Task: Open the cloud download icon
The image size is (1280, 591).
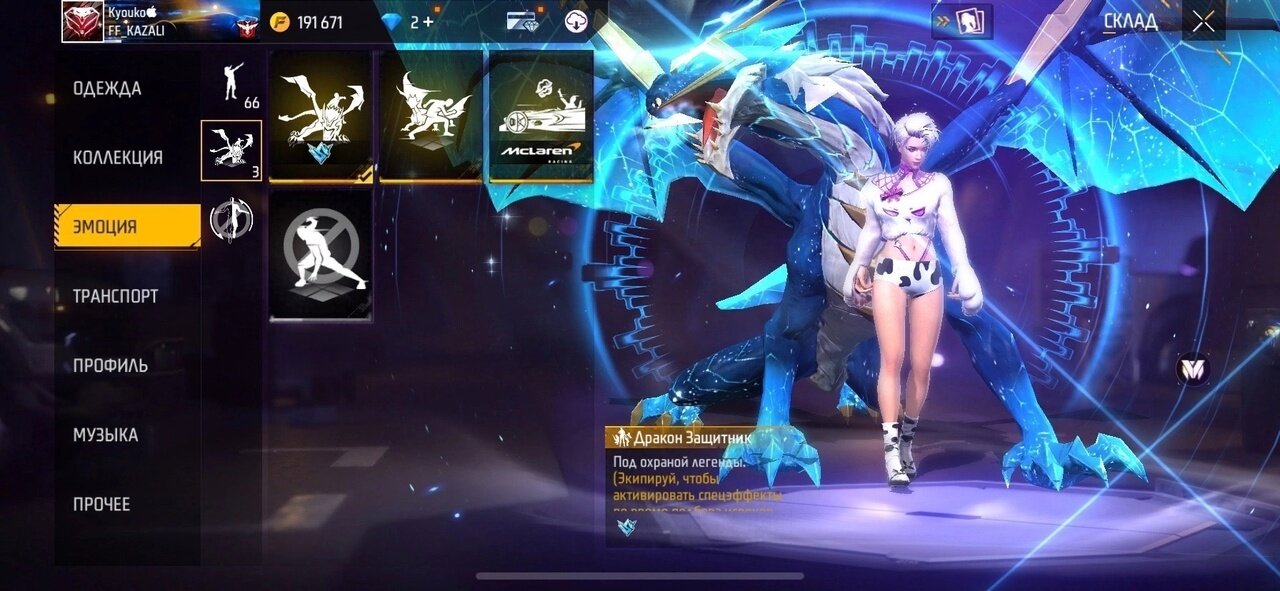Action: click(x=576, y=22)
